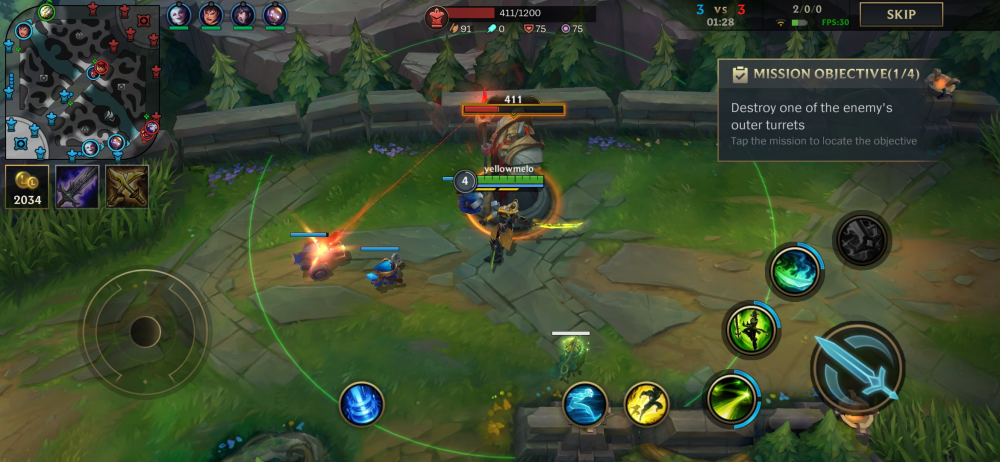1000x462 pixels.
Task: Trigger the sword basic attack button
Action: click(857, 367)
